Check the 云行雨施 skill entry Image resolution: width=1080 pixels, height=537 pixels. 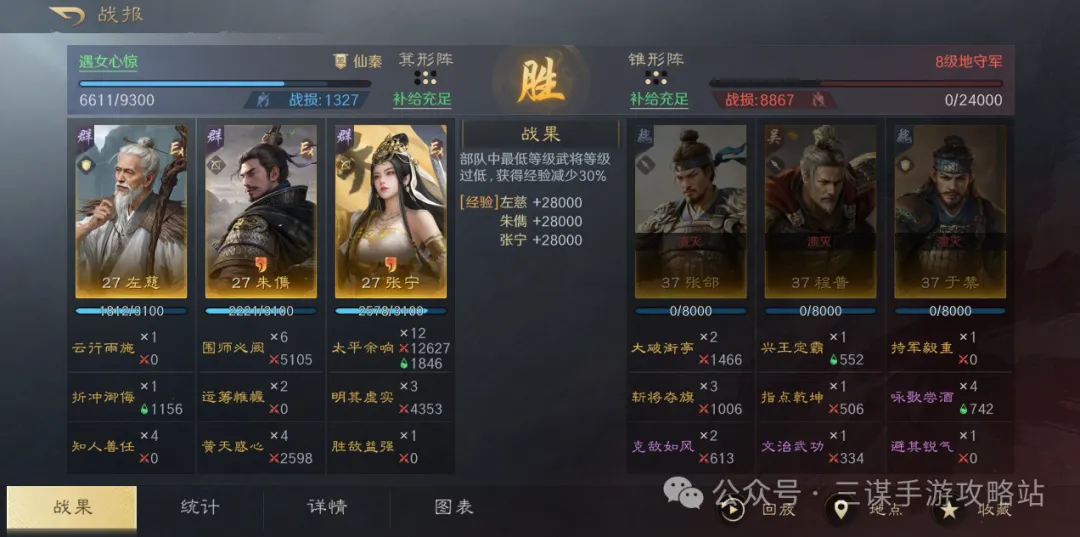(102, 348)
